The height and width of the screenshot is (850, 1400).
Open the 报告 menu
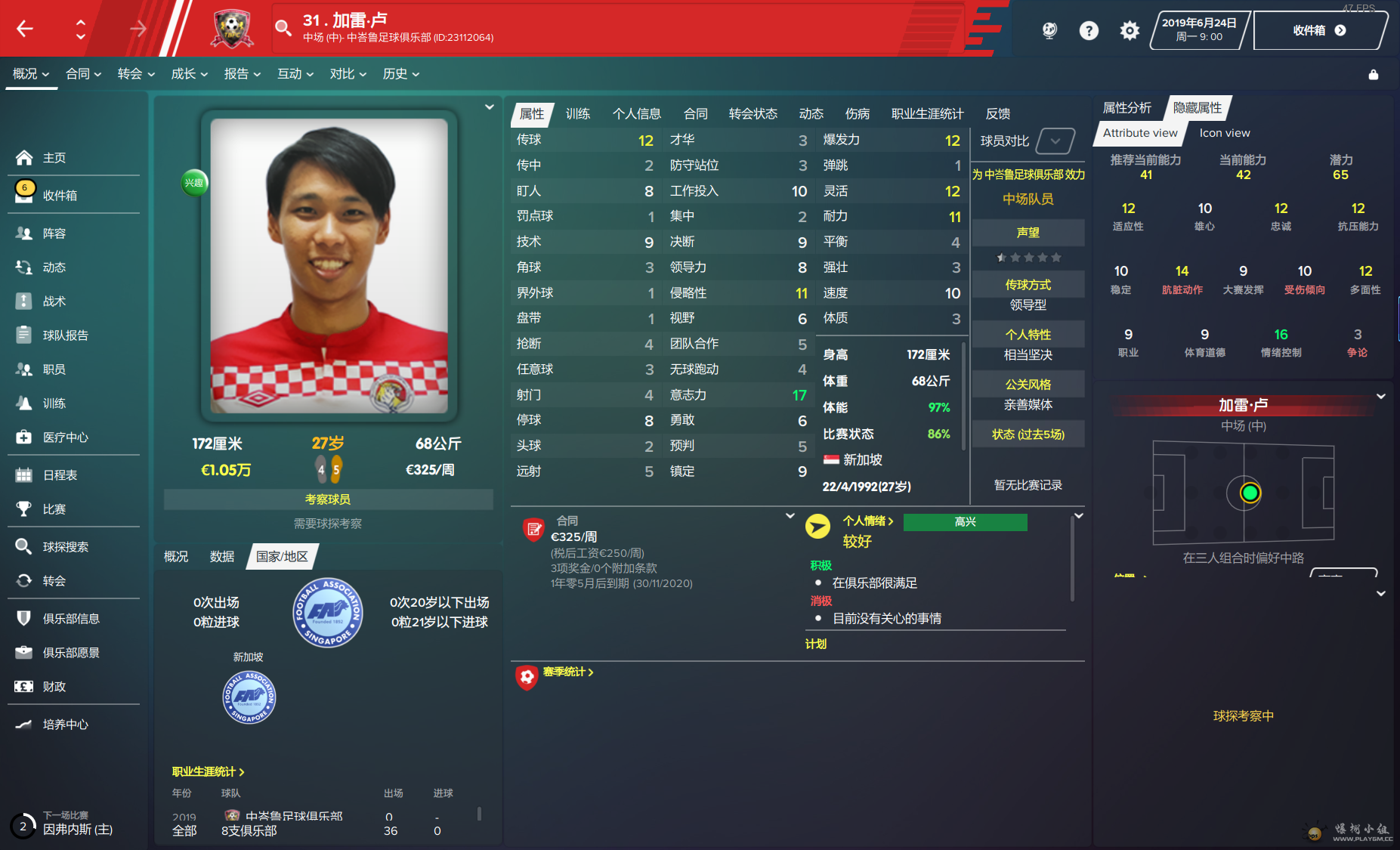pos(242,74)
